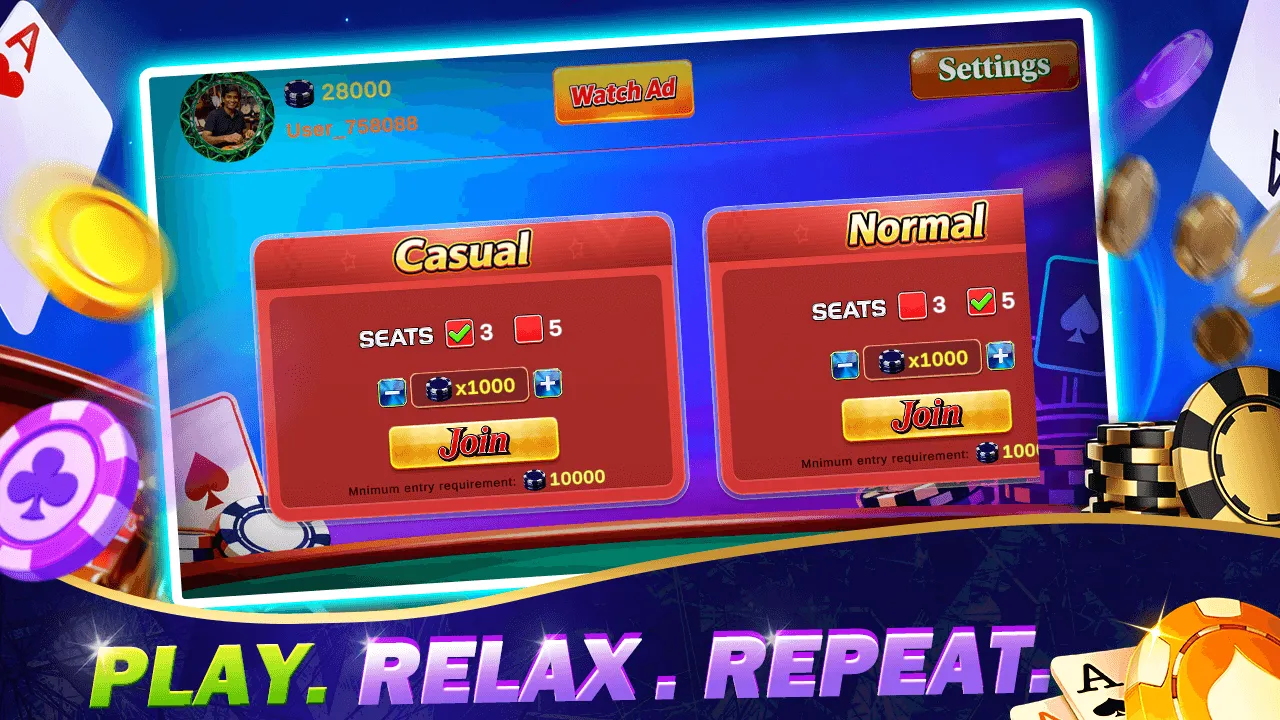Open the Settings menu
Viewport: 1280px width, 720px height.
[x=993, y=69]
